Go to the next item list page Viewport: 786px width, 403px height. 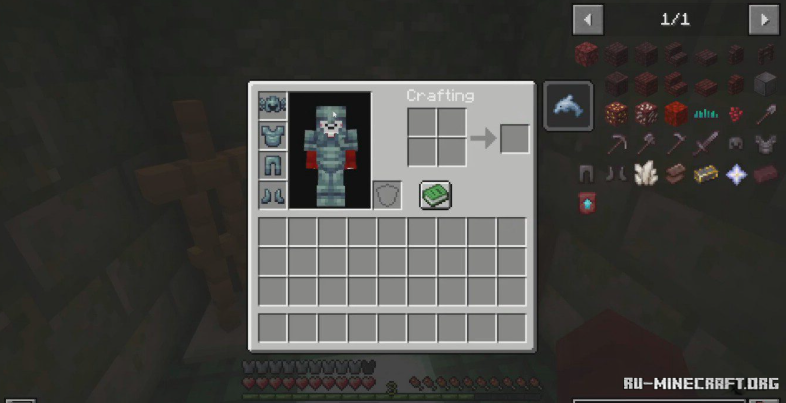764,19
